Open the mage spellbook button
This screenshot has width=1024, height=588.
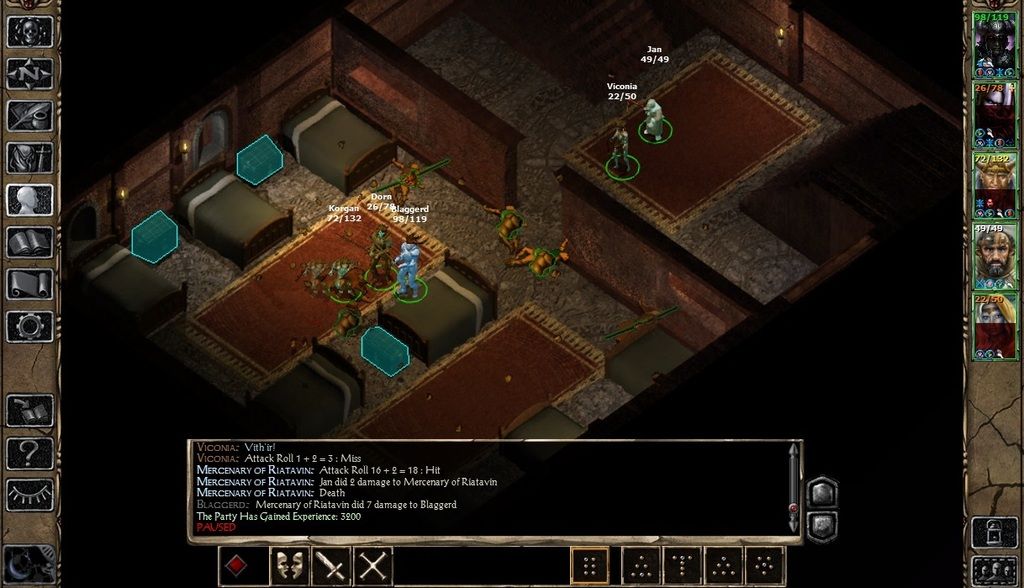click(x=30, y=241)
